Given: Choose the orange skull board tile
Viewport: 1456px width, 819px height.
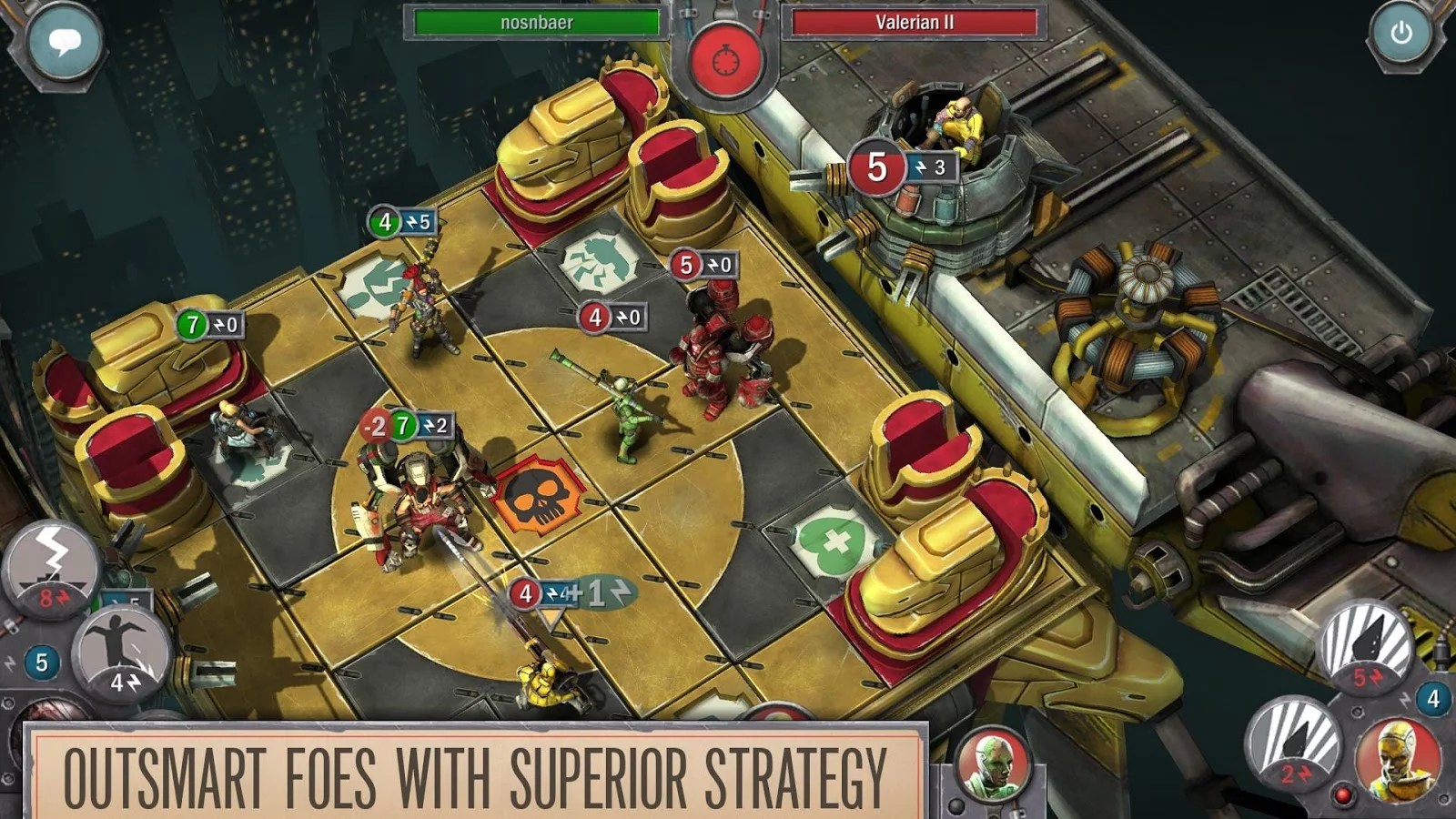Looking at the screenshot, I should [537, 496].
